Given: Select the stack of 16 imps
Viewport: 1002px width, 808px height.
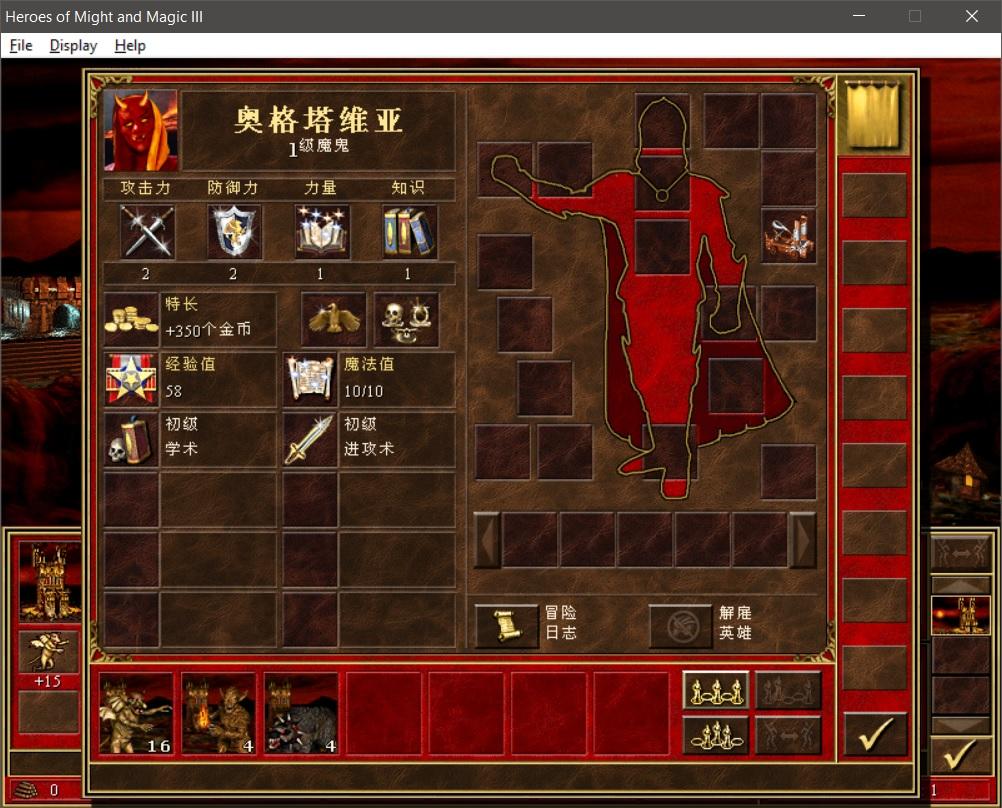Looking at the screenshot, I should pyautogui.click(x=137, y=713).
